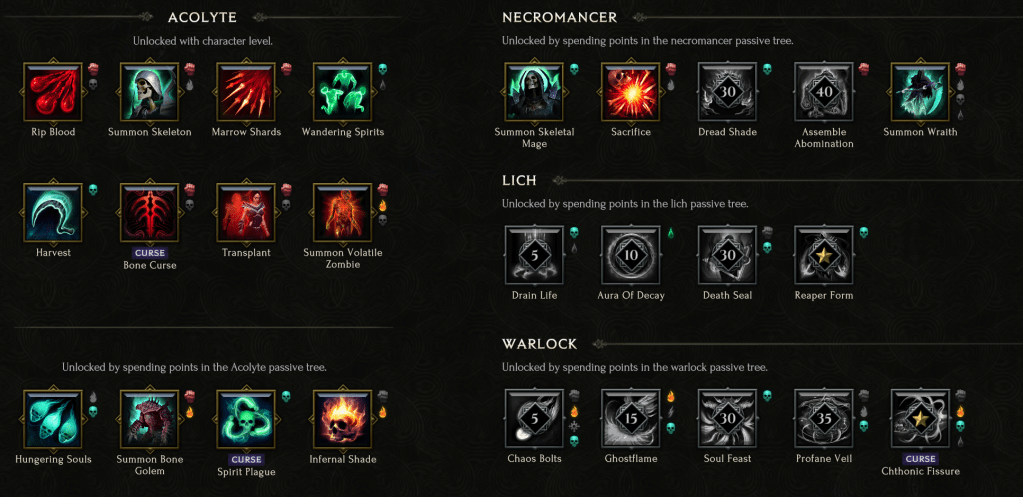1023x497 pixels.
Task: Select the Bone Curse skill icon
Action: pyautogui.click(x=149, y=213)
